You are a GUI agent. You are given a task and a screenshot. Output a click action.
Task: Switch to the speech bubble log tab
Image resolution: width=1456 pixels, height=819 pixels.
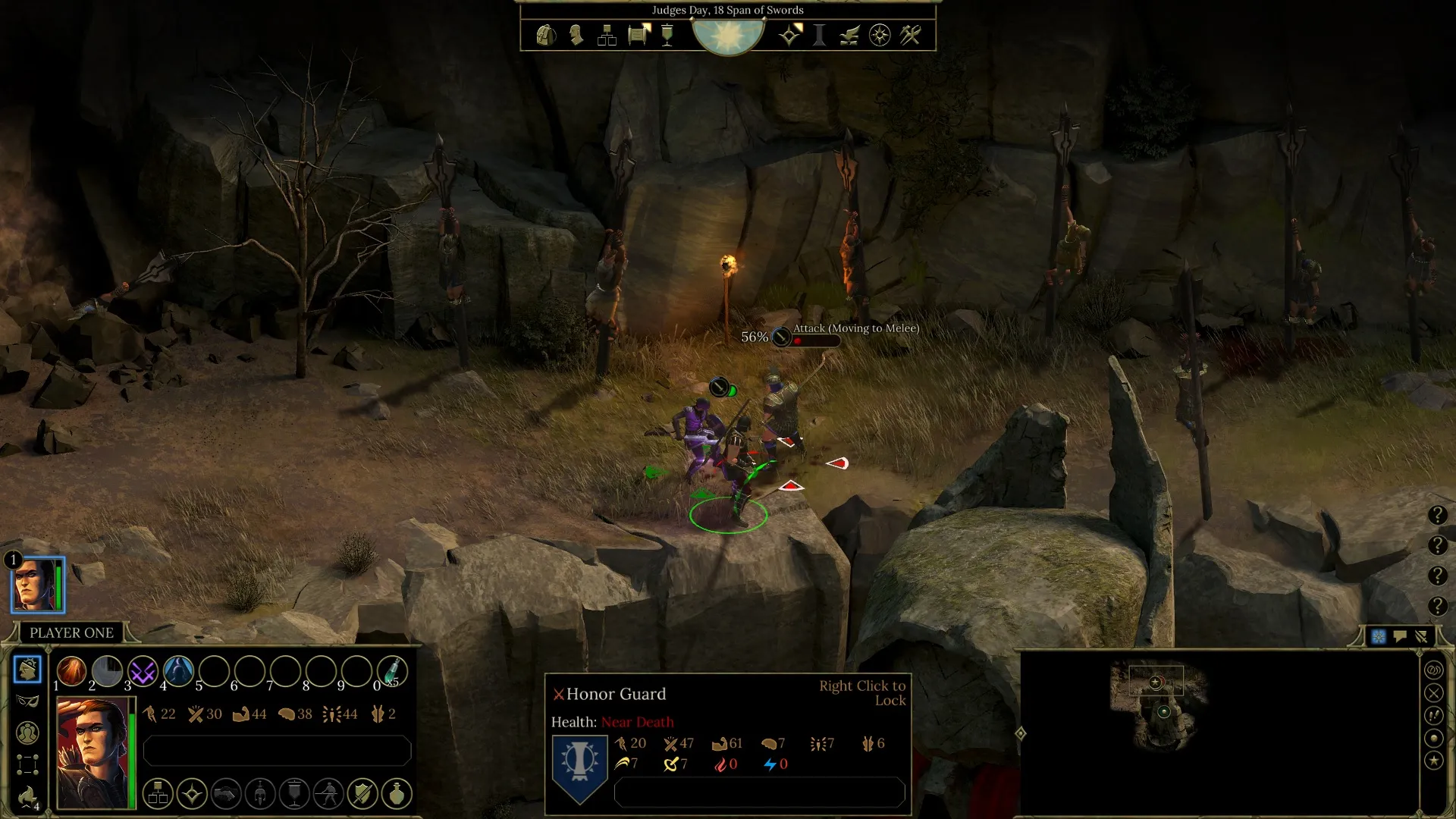tap(1400, 637)
